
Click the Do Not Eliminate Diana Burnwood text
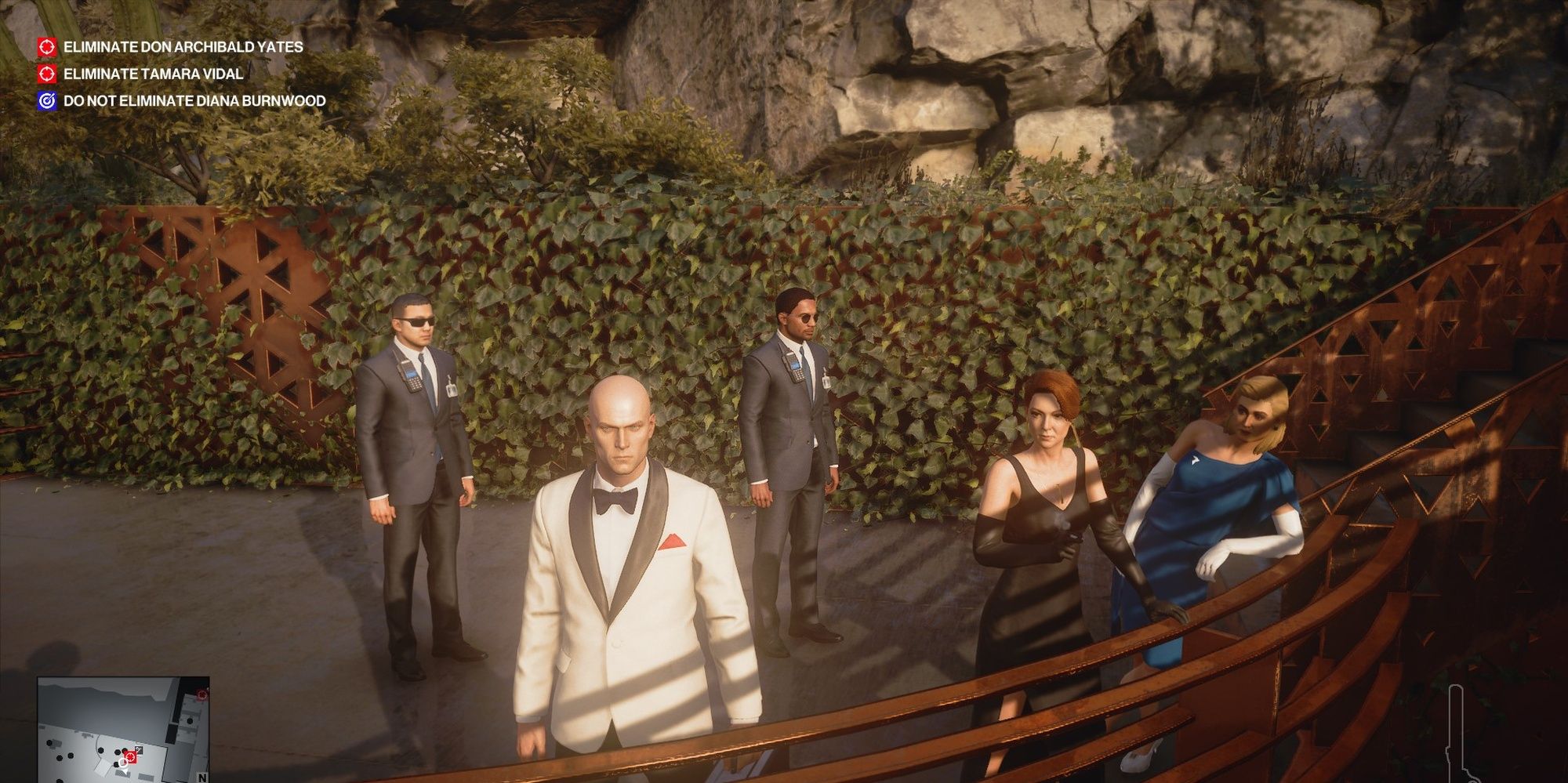(x=197, y=103)
